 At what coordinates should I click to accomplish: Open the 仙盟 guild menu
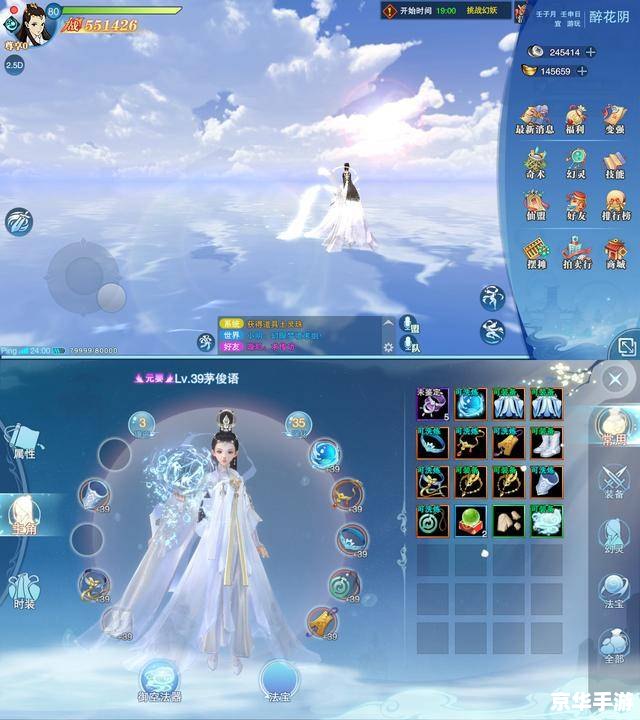click(x=536, y=204)
